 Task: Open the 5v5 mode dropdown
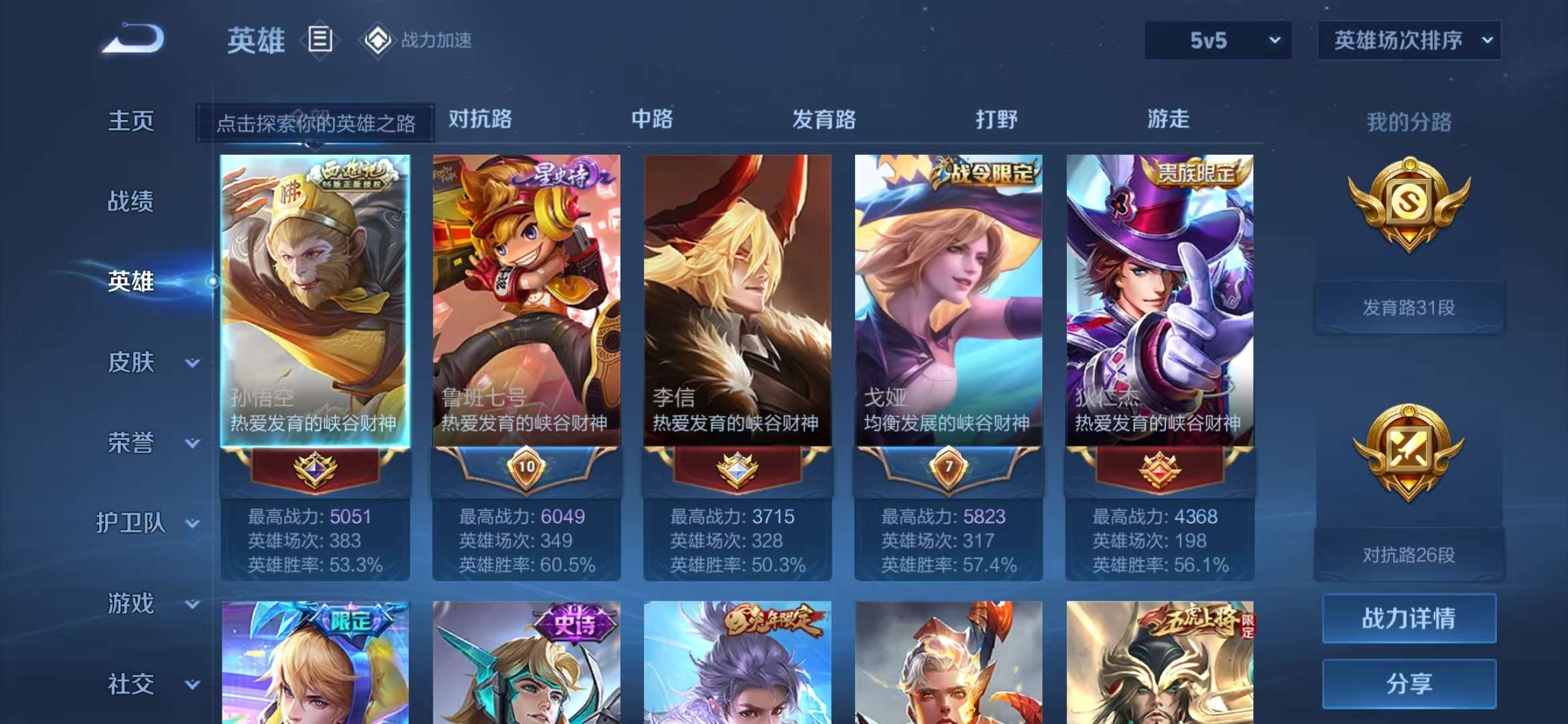(1216, 40)
